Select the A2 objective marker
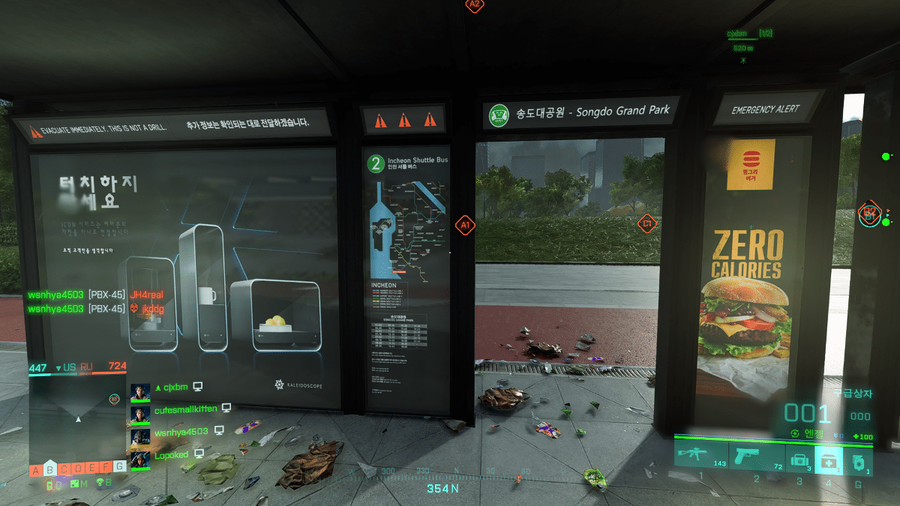This screenshot has height=506, width=900. [475, 5]
